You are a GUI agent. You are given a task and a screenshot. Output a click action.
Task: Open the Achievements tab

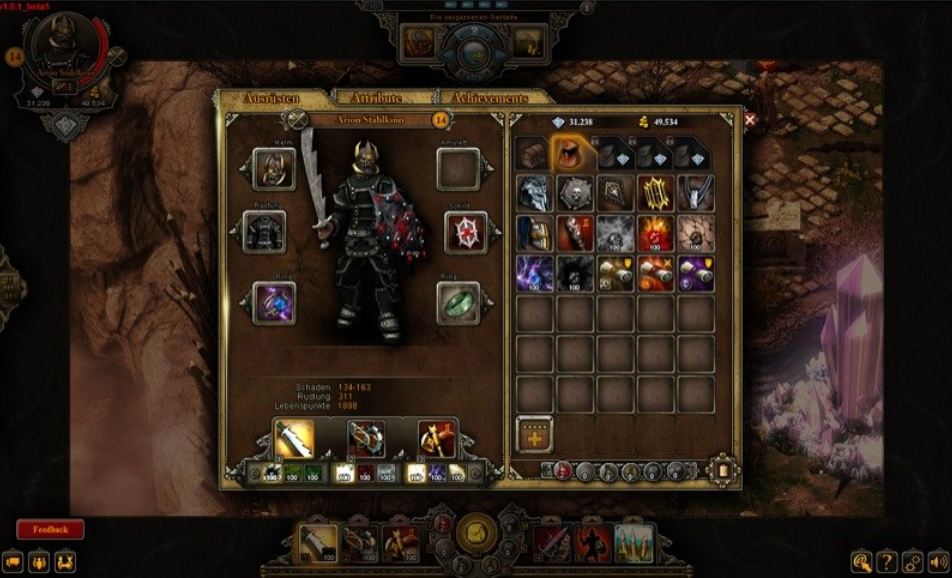click(490, 98)
